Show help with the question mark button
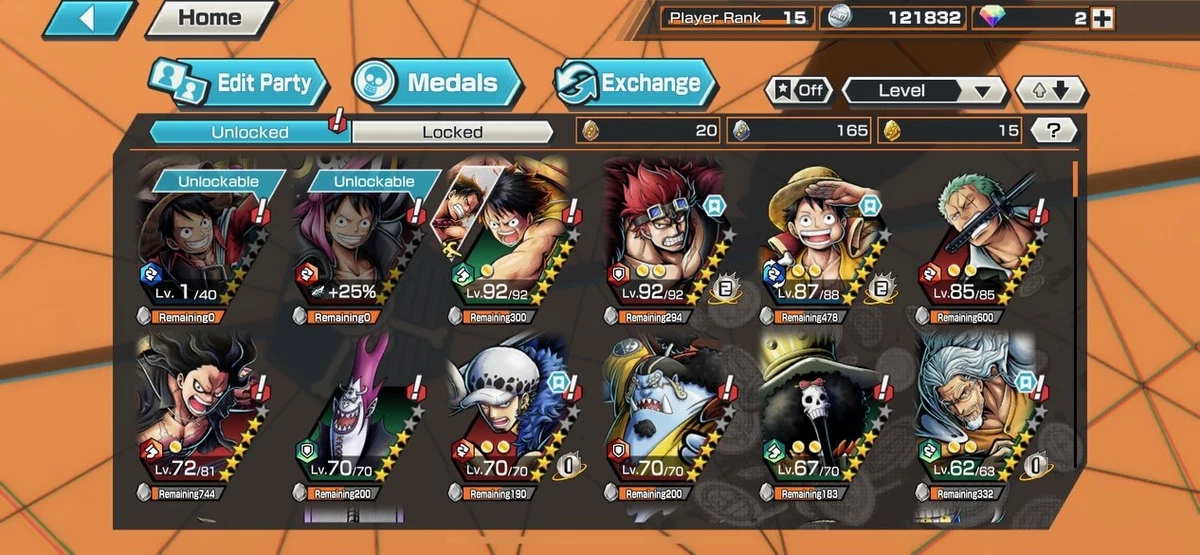This screenshot has width=1200, height=555. point(1054,130)
